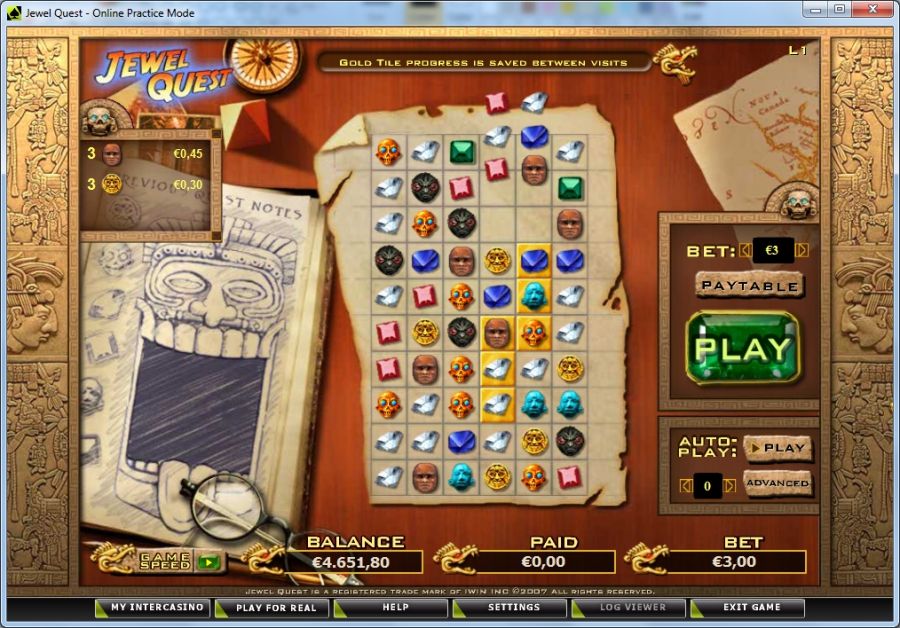
Task: Click the big green PLAY button
Action: coord(742,348)
